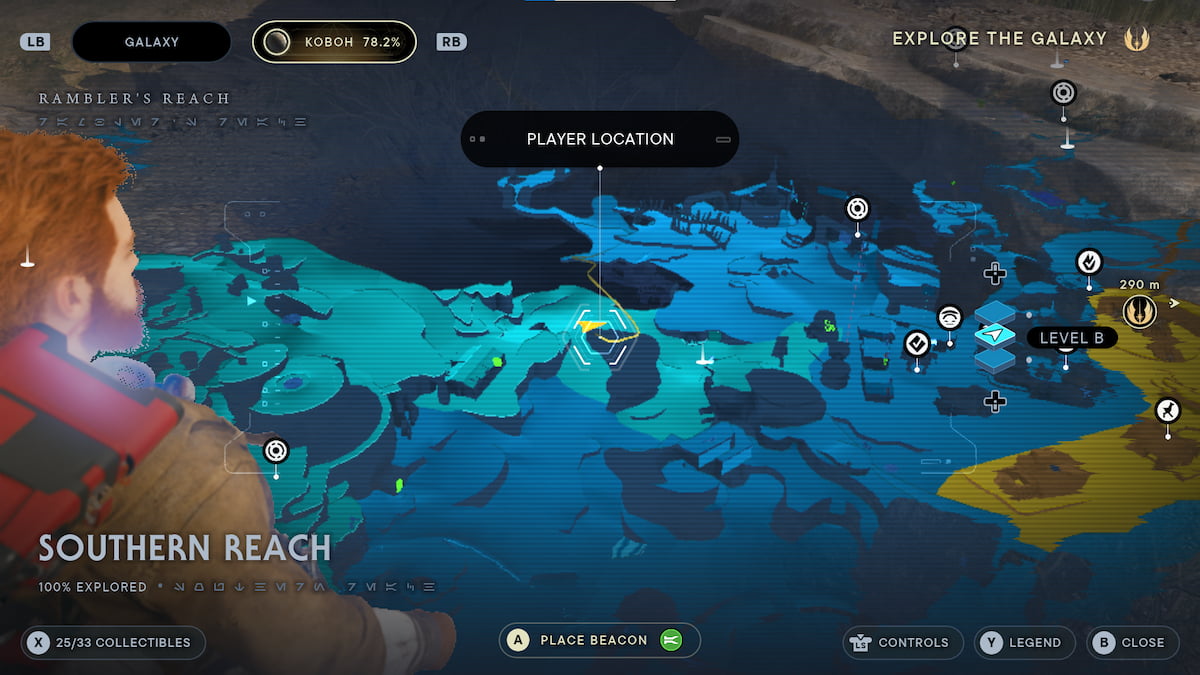Select the flame map marker

point(1089,262)
